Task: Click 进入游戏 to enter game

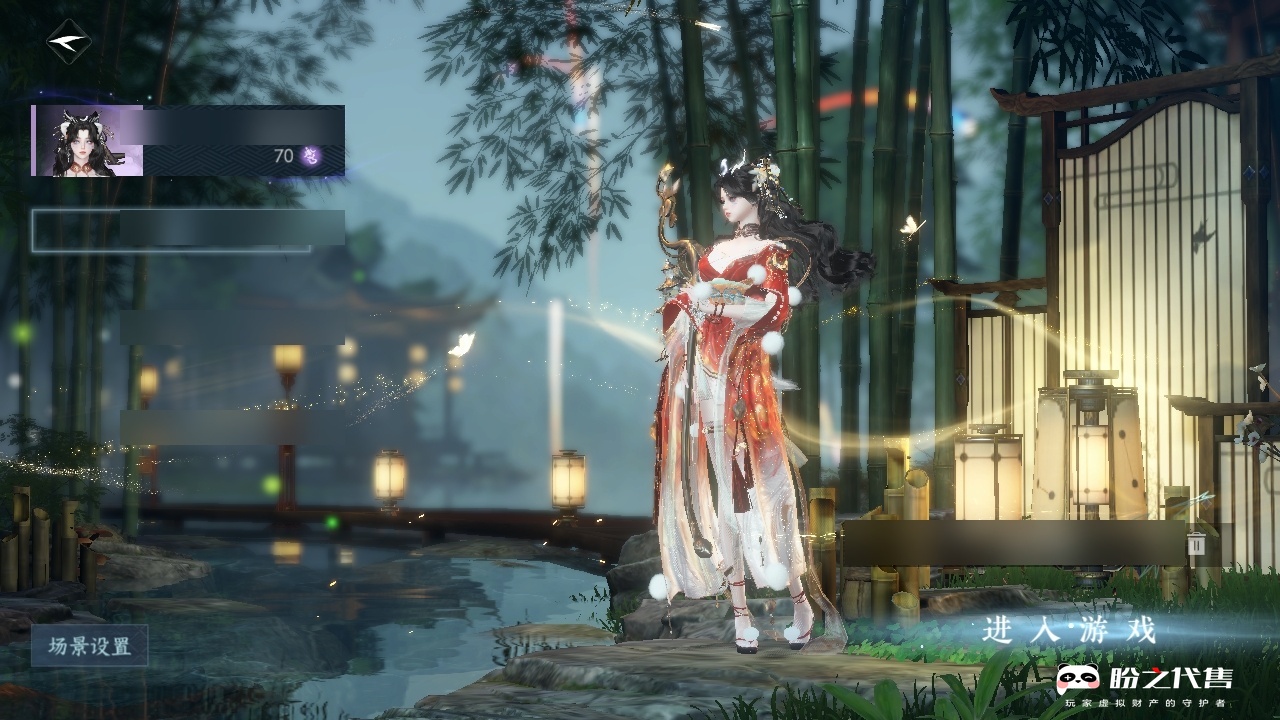Action: tap(1069, 631)
